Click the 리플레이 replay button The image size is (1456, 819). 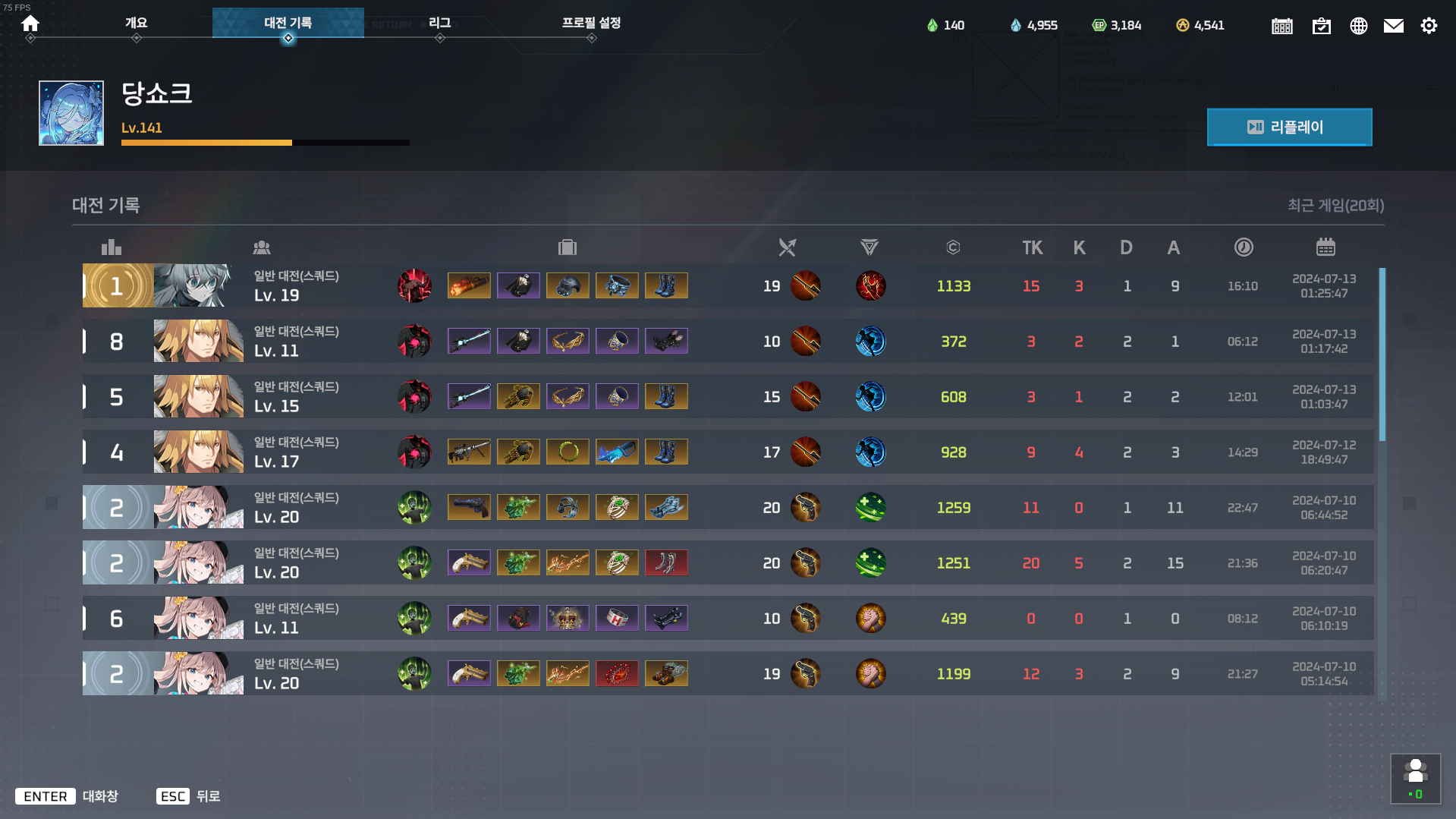coord(1289,128)
